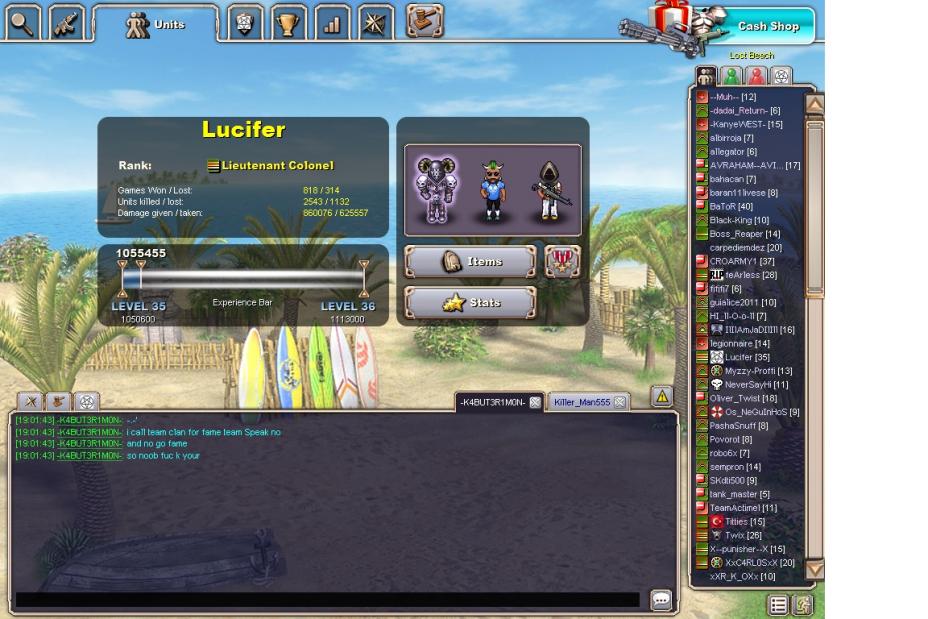Open the Items menu
The height and width of the screenshot is (619, 928).
(470, 262)
